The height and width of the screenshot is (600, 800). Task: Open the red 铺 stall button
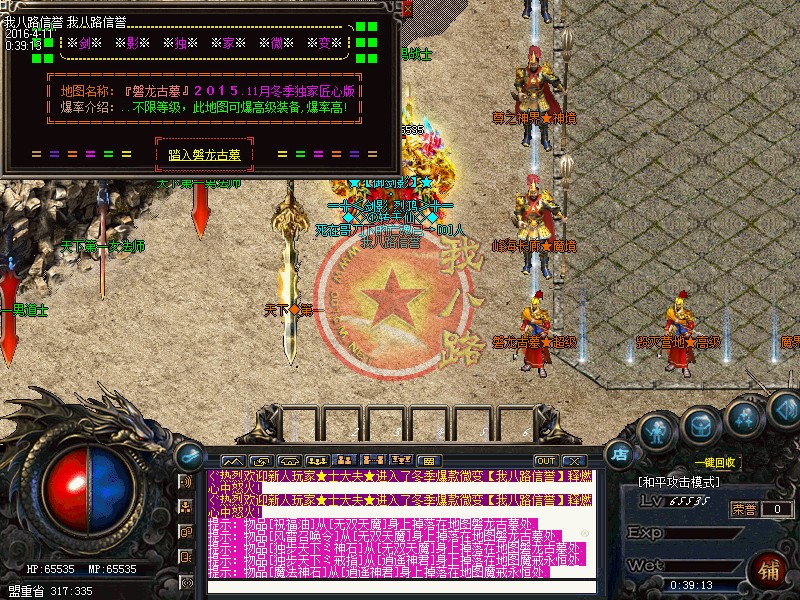pos(771,571)
